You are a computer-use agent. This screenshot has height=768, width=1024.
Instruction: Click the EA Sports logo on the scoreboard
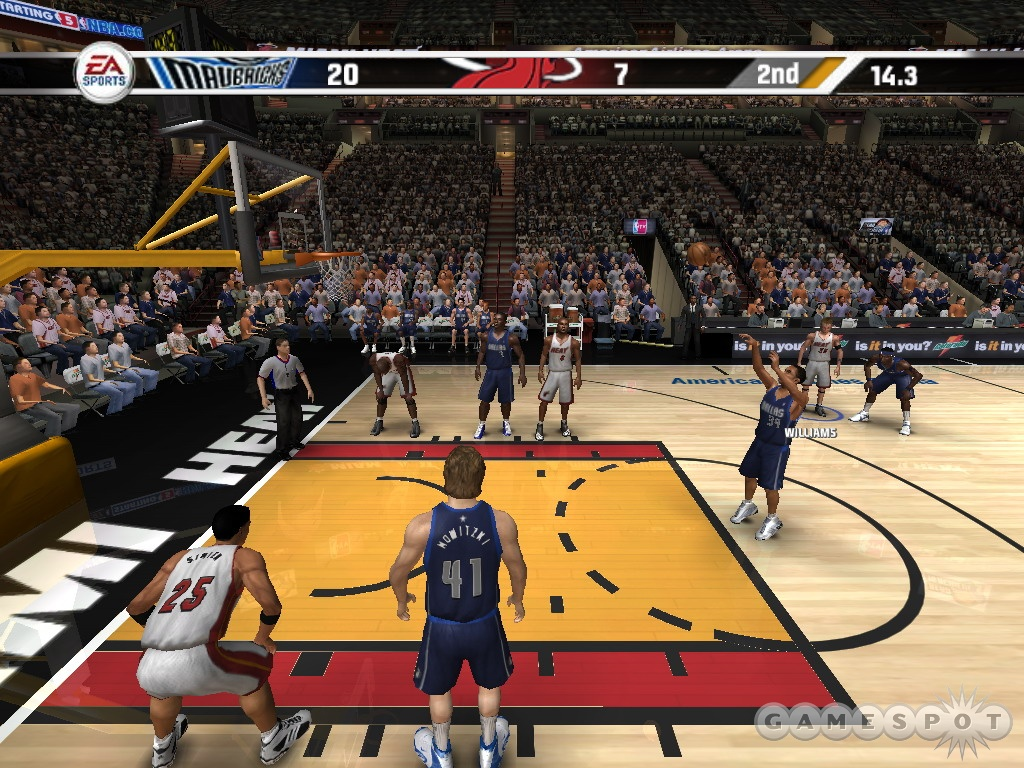click(x=104, y=73)
